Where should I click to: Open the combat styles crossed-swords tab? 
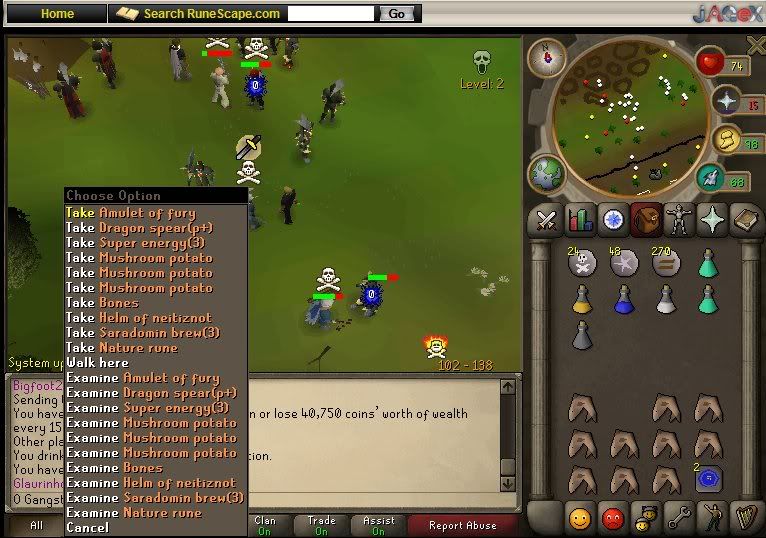546,219
